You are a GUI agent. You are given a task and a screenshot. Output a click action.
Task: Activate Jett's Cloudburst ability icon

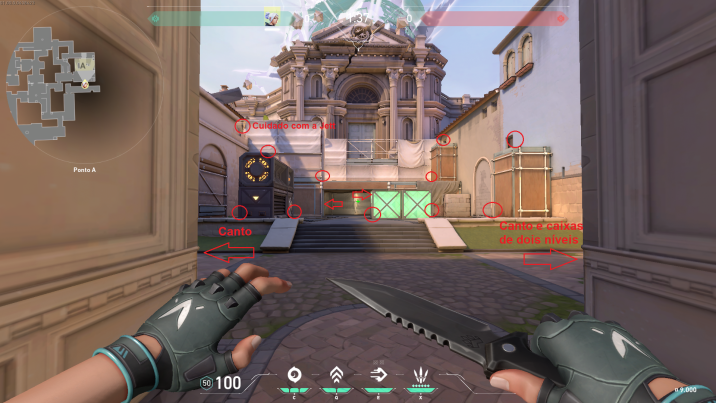tap(295, 376)
